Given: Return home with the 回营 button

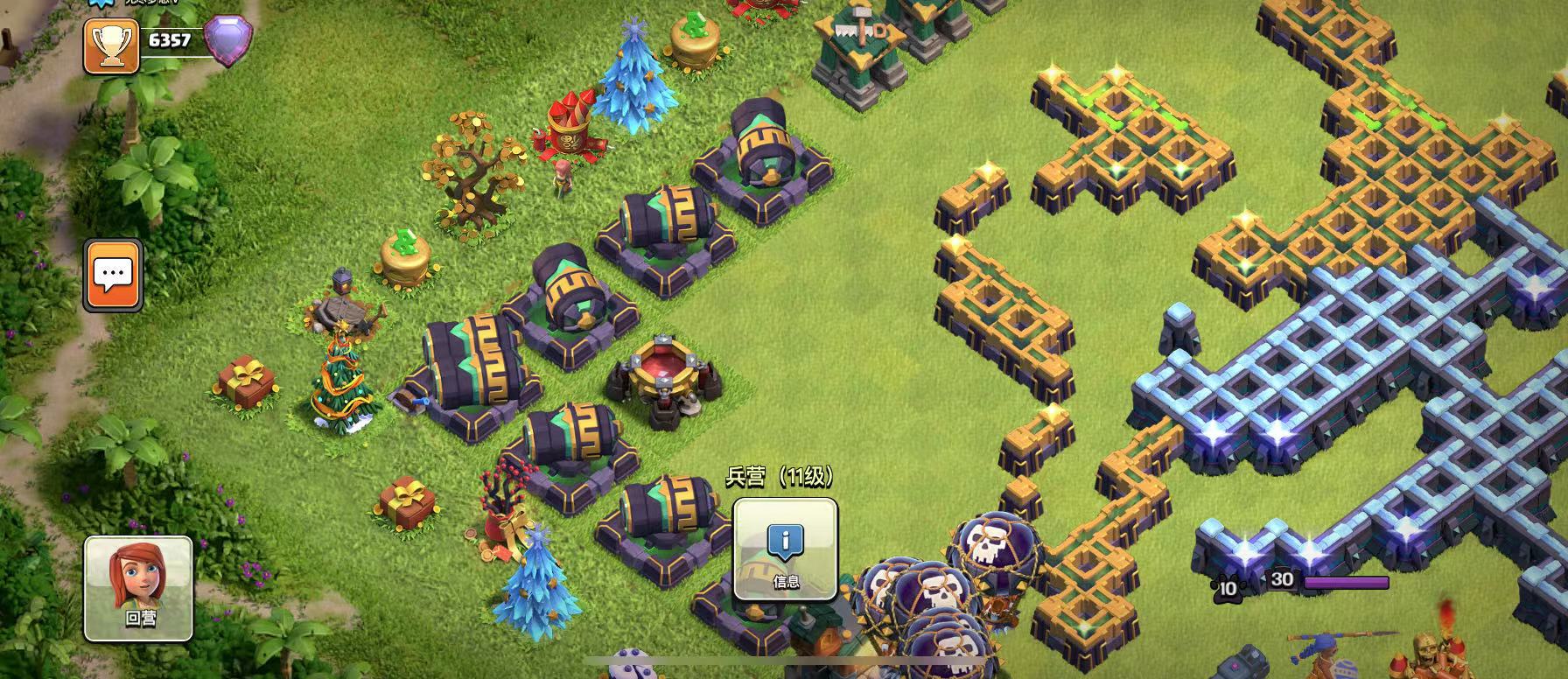Looking at the screenshot, I should tap(138, 589).
